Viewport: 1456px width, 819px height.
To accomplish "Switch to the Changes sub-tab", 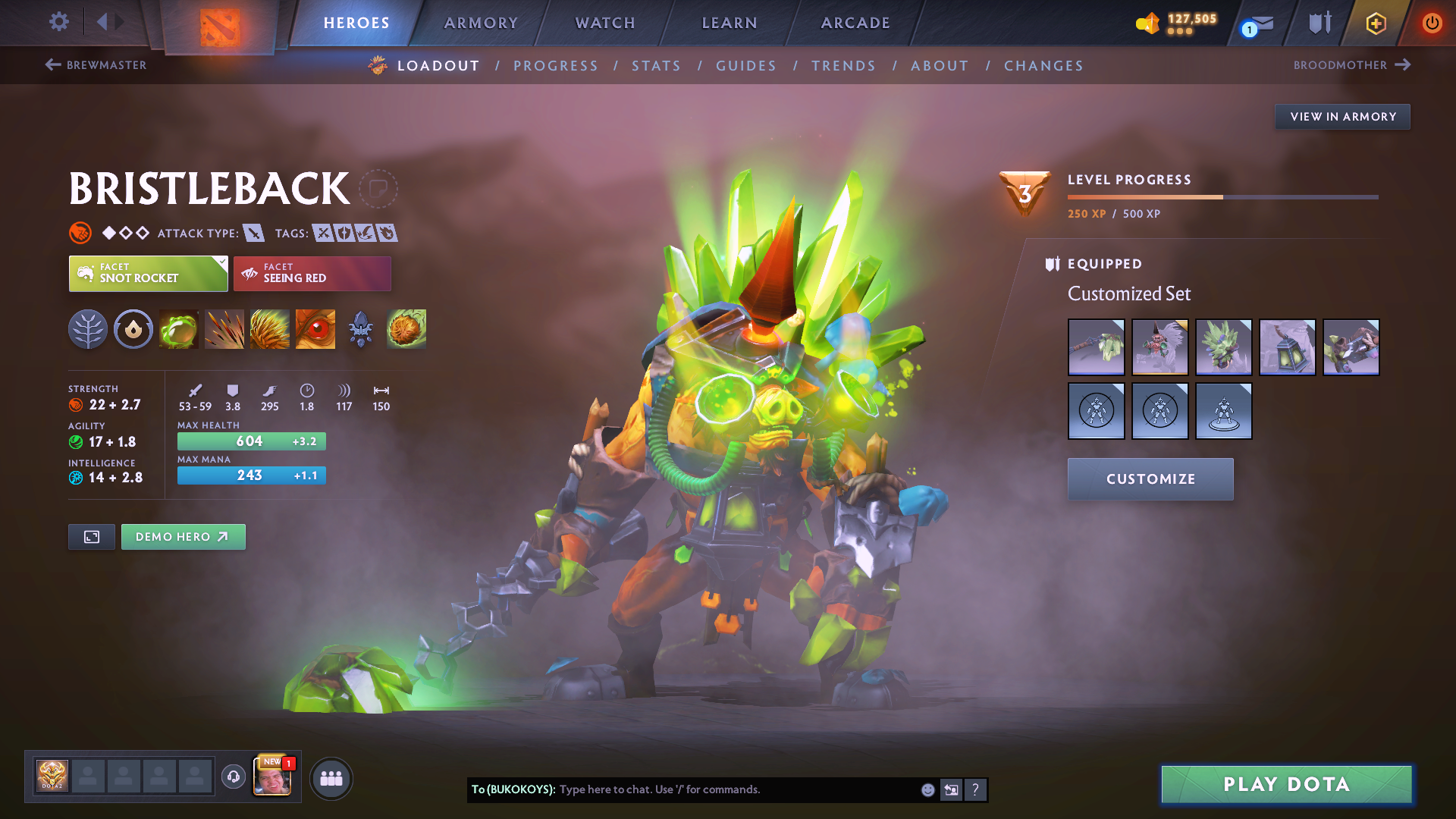I will (1043, 66).
